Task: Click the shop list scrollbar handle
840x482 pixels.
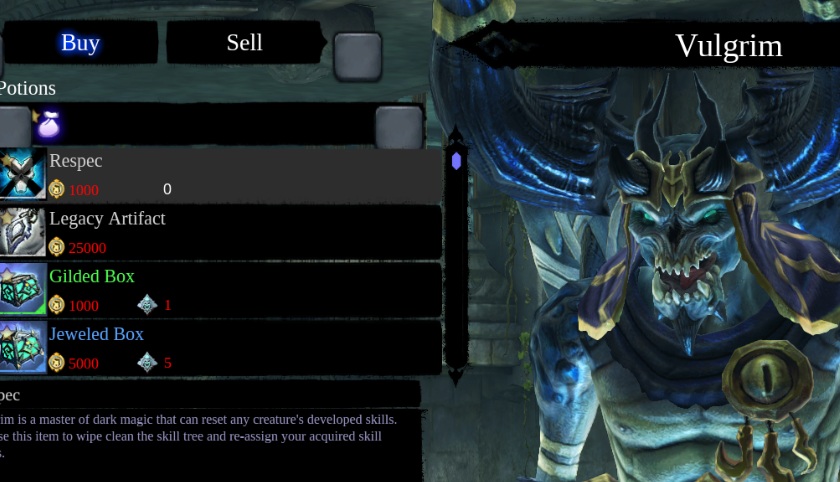Action: [x=456, y=161]
